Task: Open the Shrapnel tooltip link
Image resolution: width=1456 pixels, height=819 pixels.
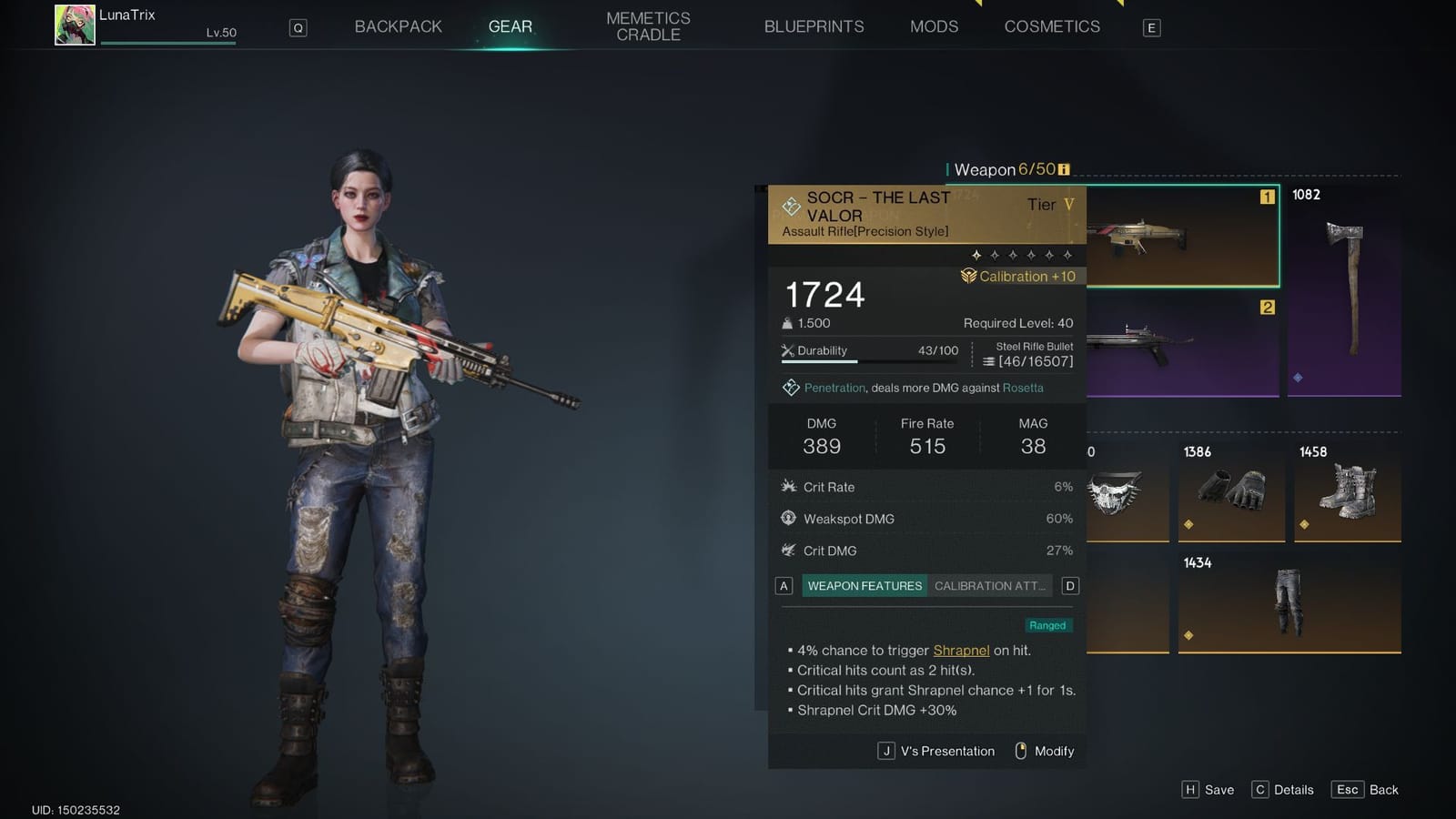Action: [x=961, y=651]
